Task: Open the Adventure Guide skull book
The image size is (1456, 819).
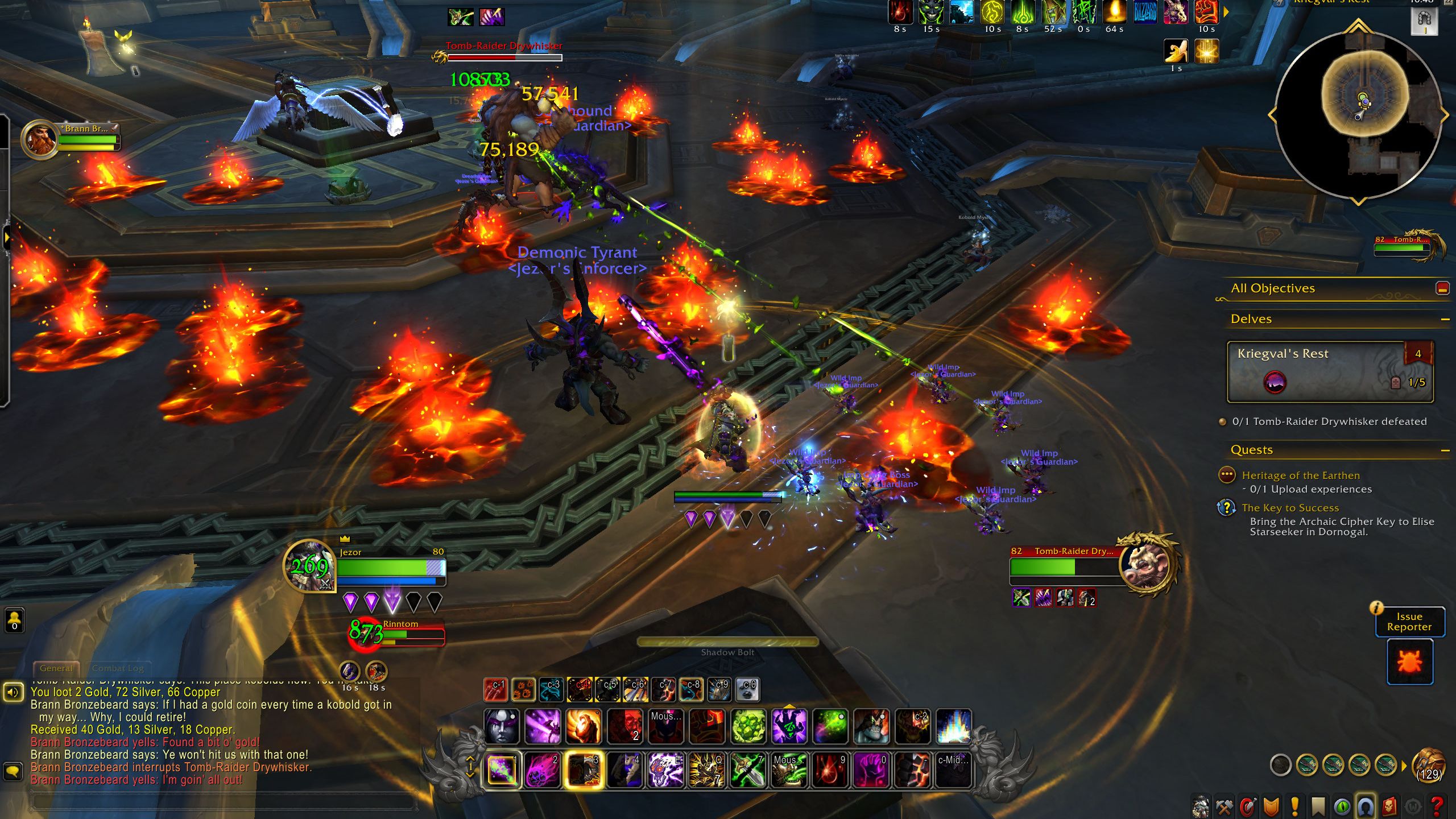Action: point(1388,806)
